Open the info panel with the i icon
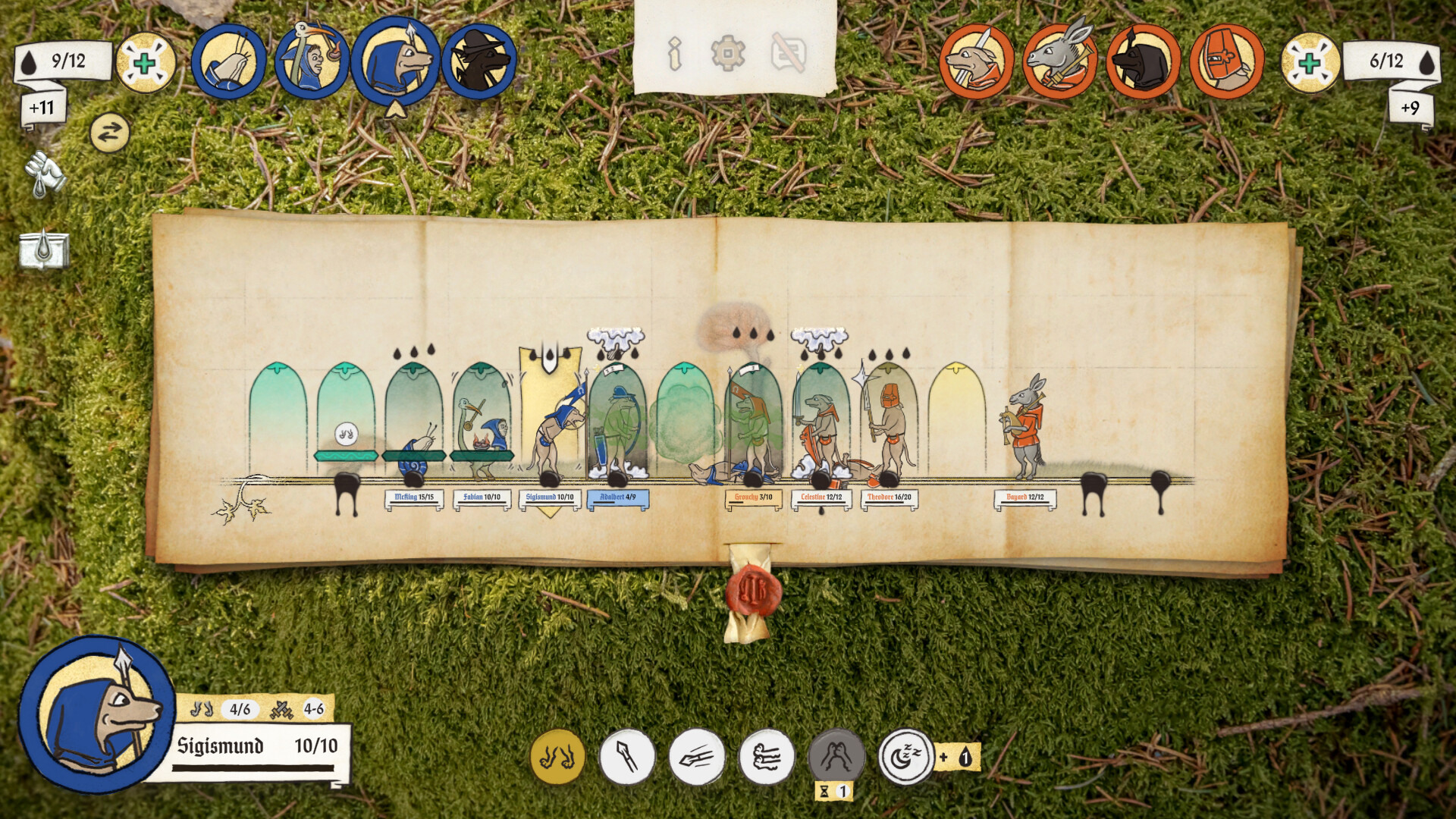The width and height of the screenshot is (1456, 819). [x=674, y=54]
